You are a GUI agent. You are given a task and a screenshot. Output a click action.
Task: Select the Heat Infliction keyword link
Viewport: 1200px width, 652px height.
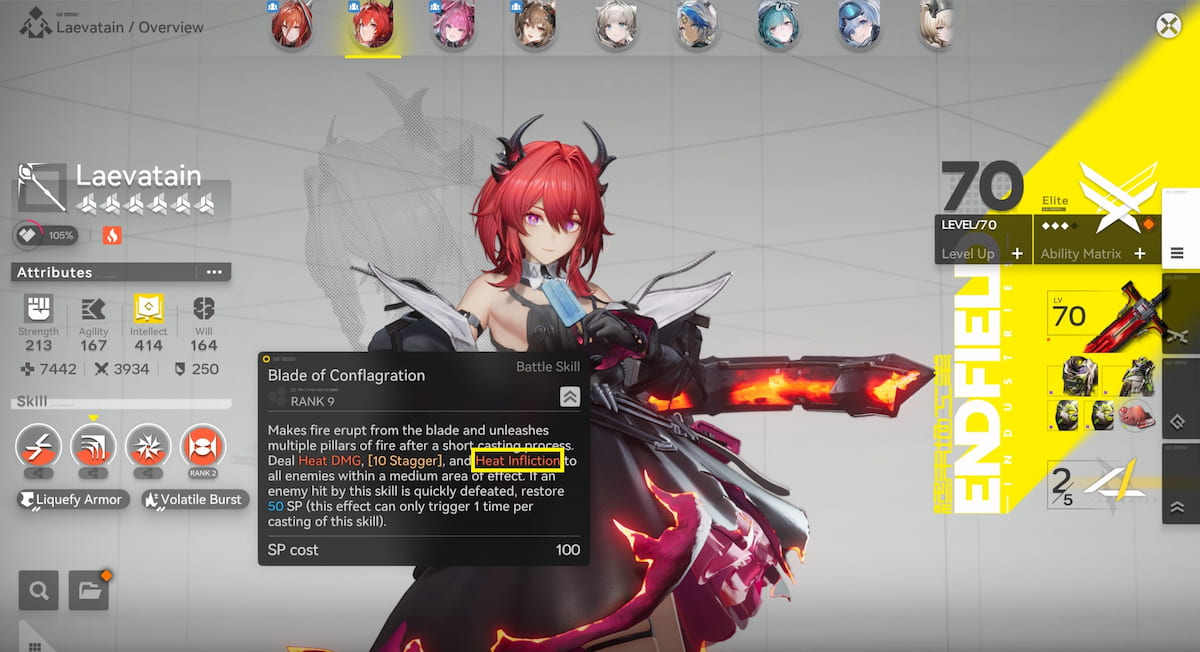point(518,461)
